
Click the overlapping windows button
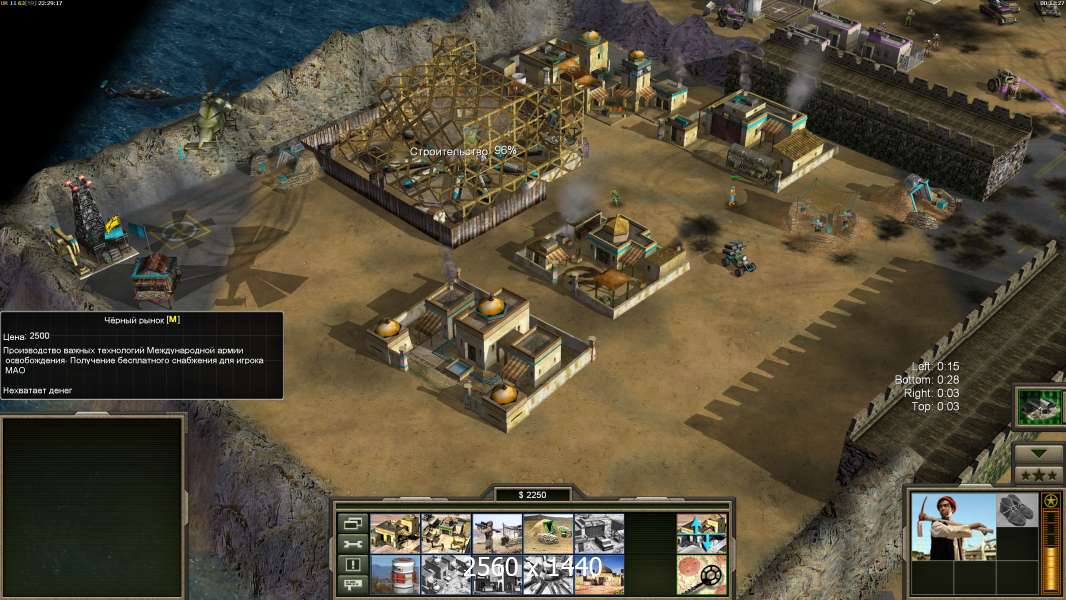[x=351, y=523]
